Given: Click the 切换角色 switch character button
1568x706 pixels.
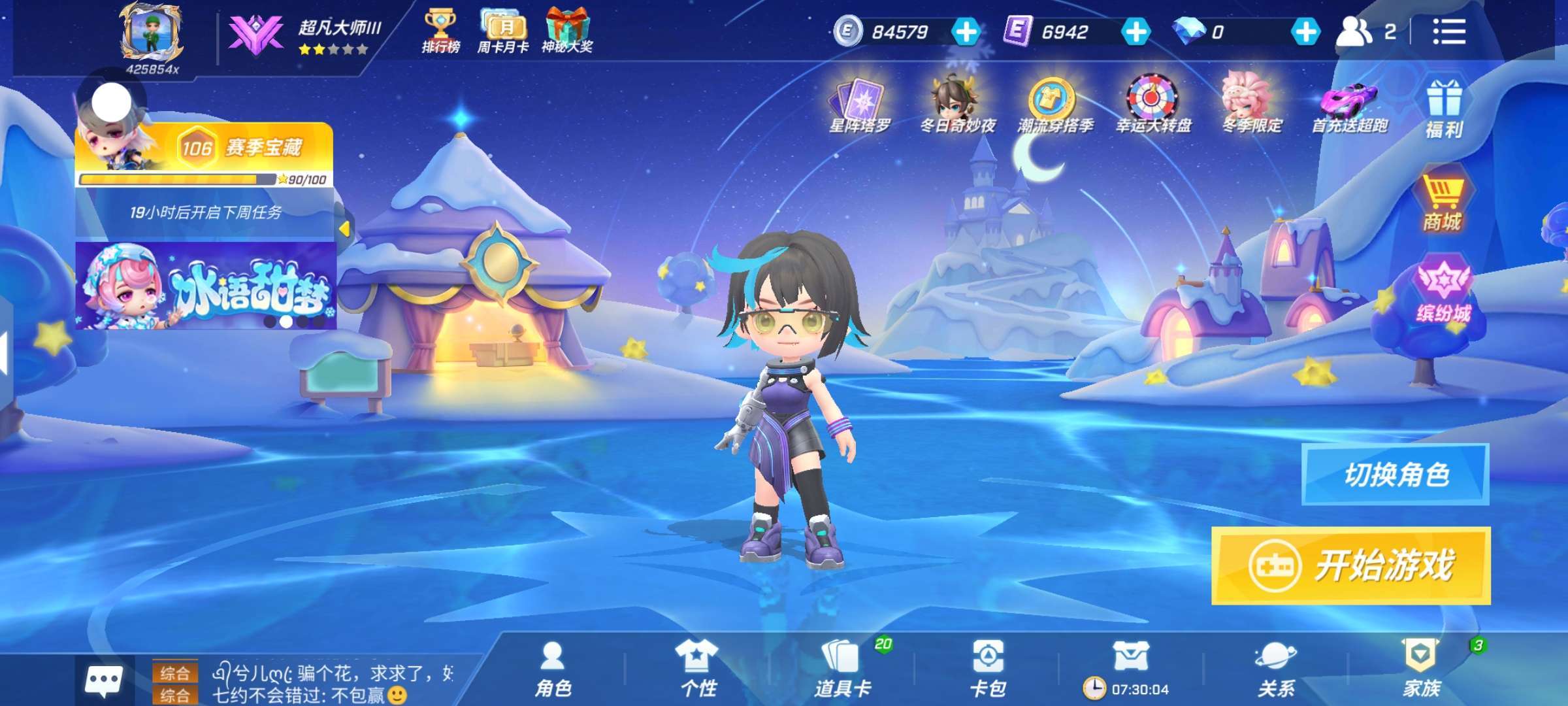Looking at the screenshot, I should [x=1395, y=475].
